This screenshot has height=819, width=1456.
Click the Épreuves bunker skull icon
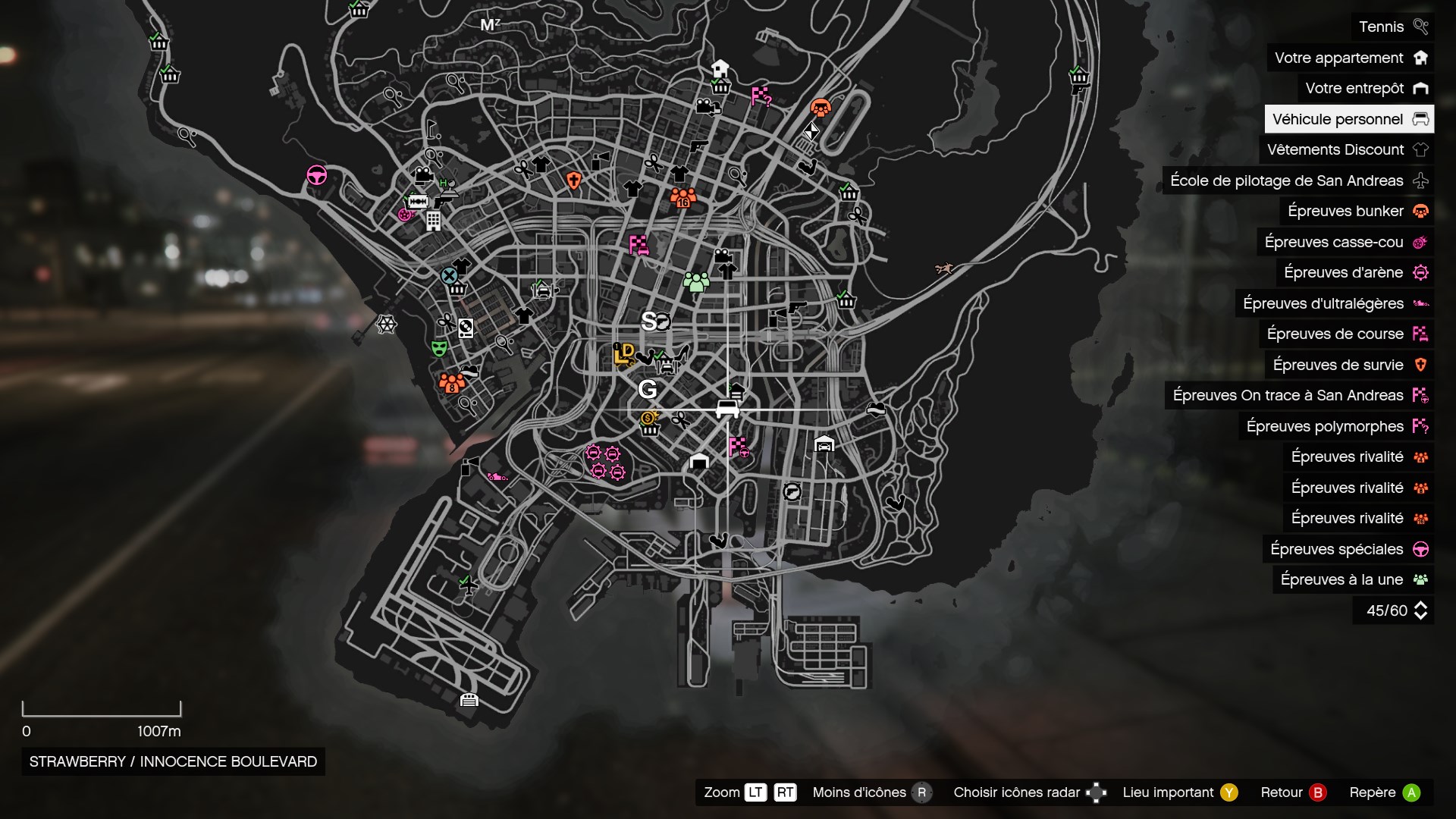click(x=1420, y=211)
